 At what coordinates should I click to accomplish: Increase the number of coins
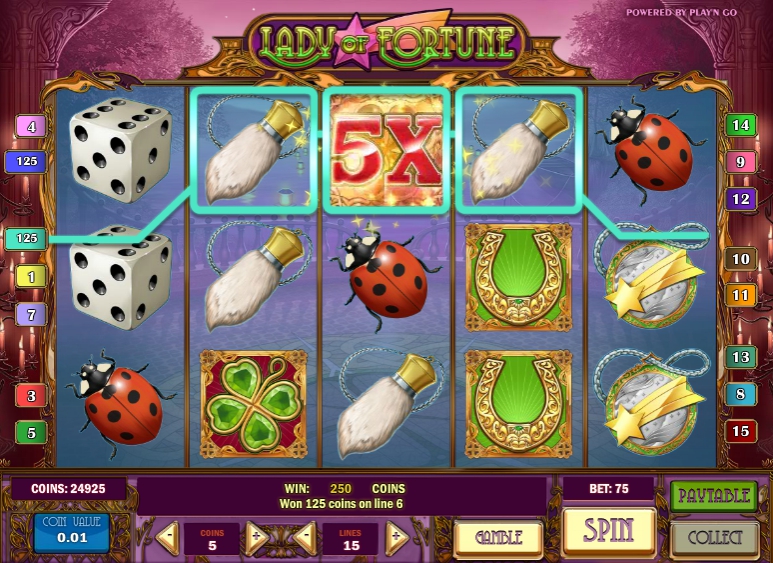(256, 538)
